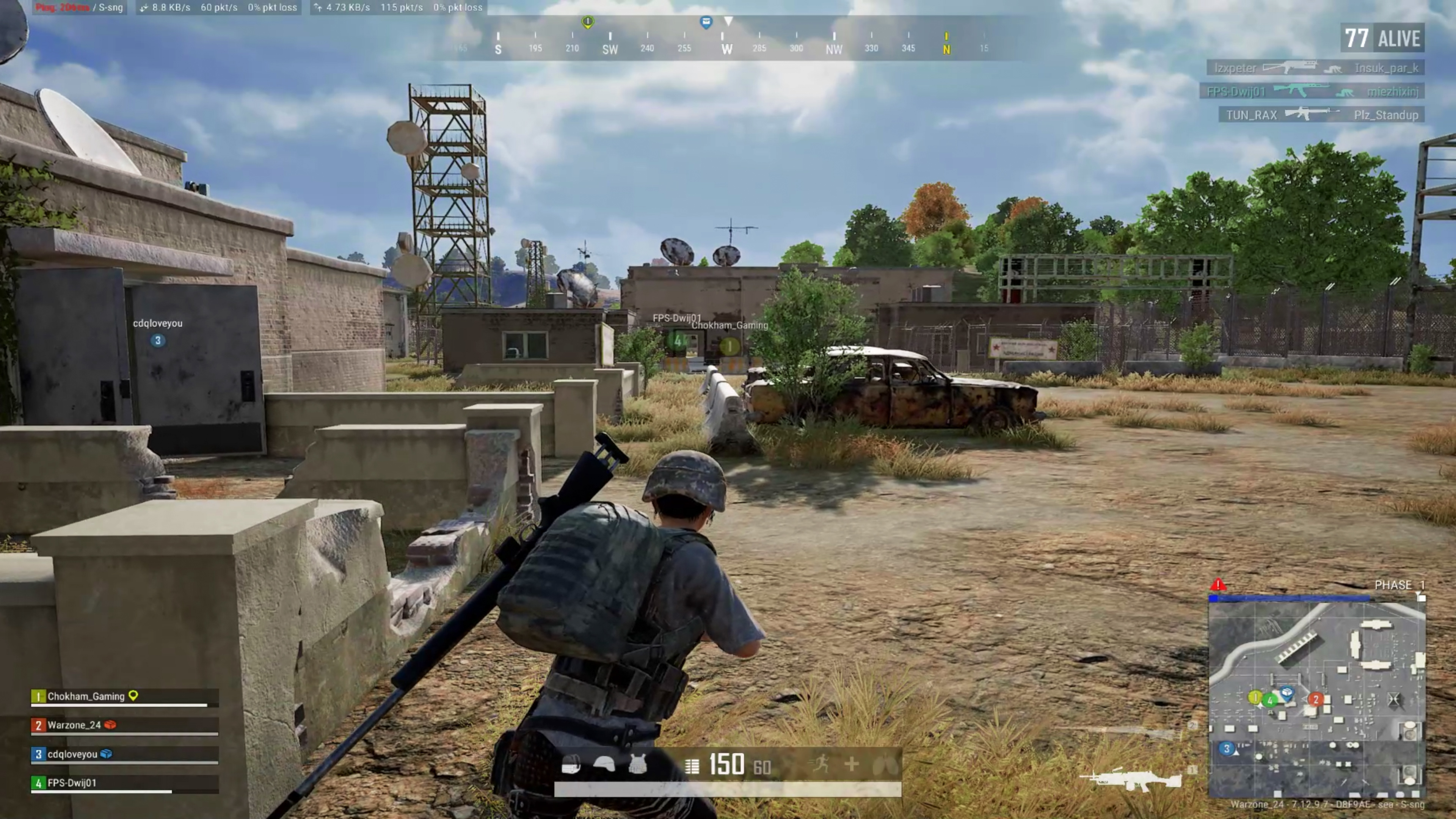The image size is (1456, 819).
Task: Click the red player 2 marker on the minimap
Action: (x=1316, y=698)
